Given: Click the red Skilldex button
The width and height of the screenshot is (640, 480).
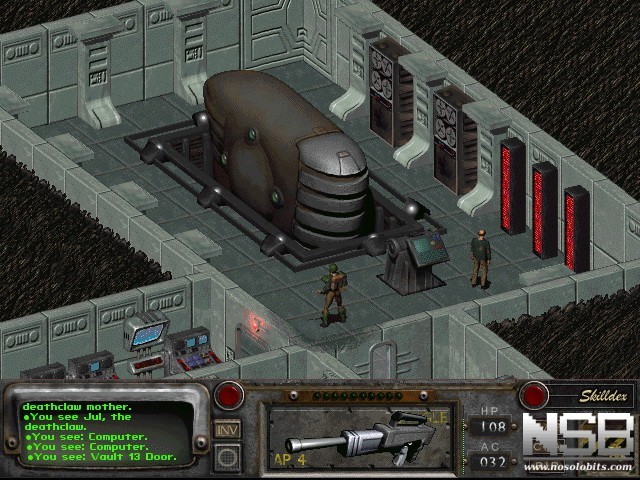Looking at the screenshot, I should [533, 395].
